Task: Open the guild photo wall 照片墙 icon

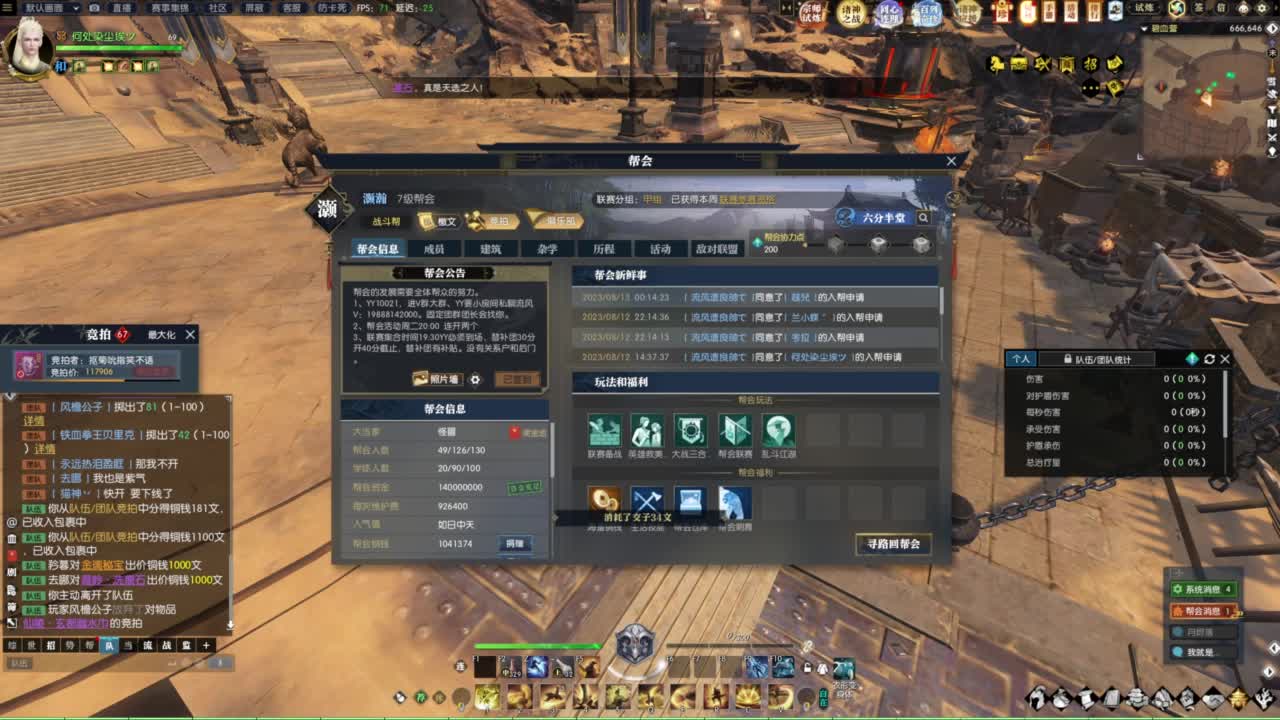Action: coord(437,379)
